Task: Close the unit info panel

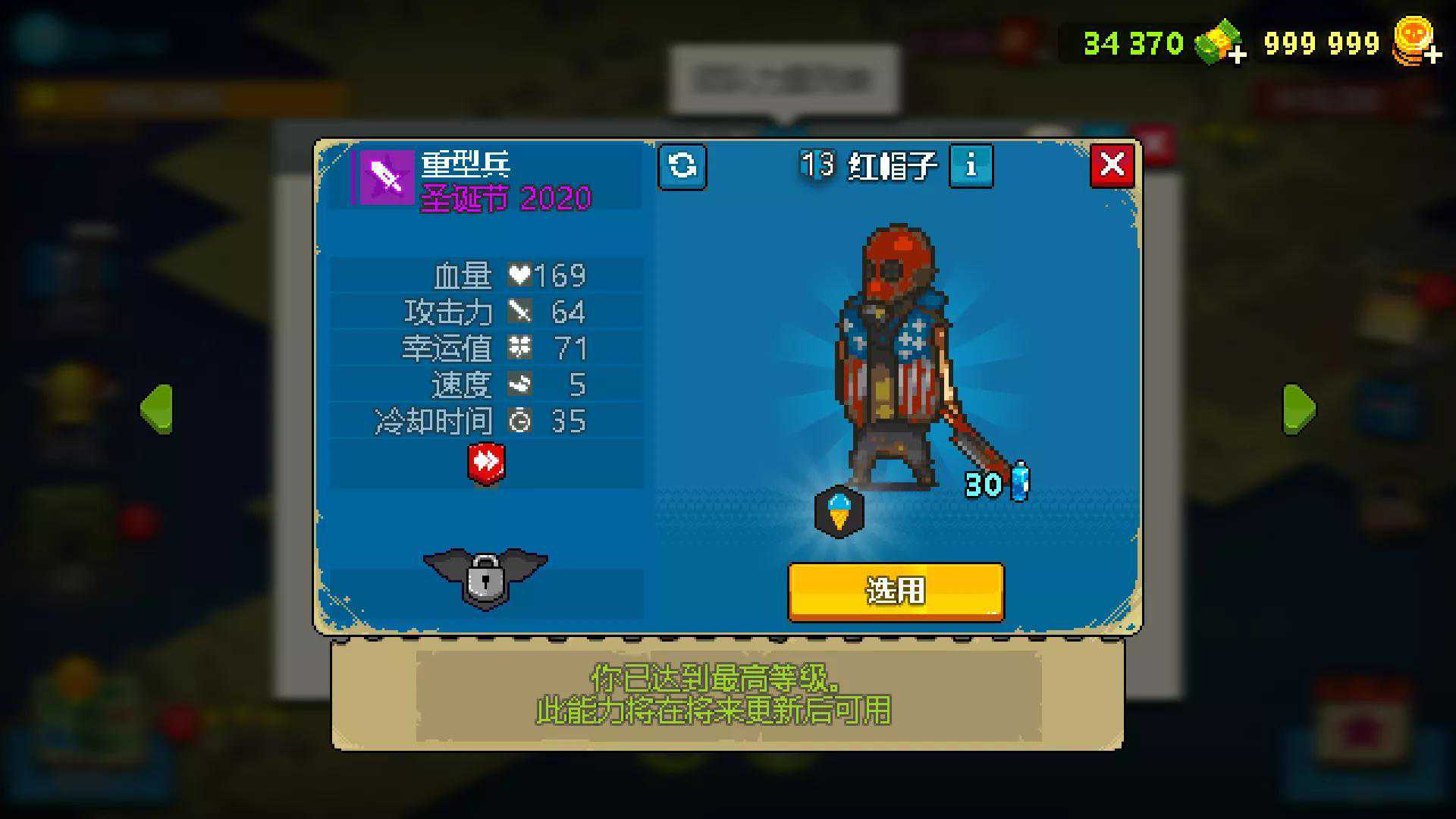Action: [x=1112, y=165]
